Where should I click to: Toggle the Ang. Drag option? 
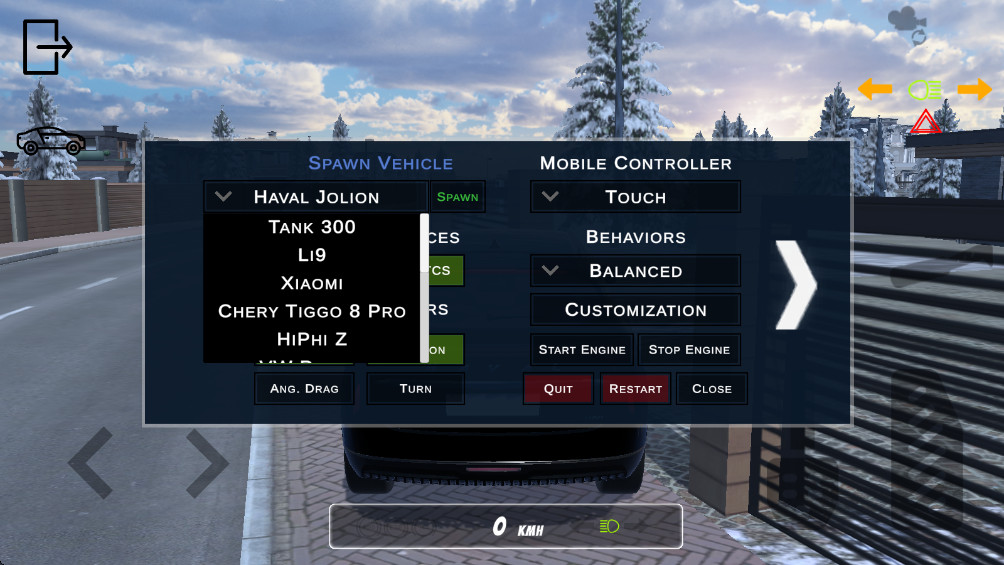[x=304, y=389]
